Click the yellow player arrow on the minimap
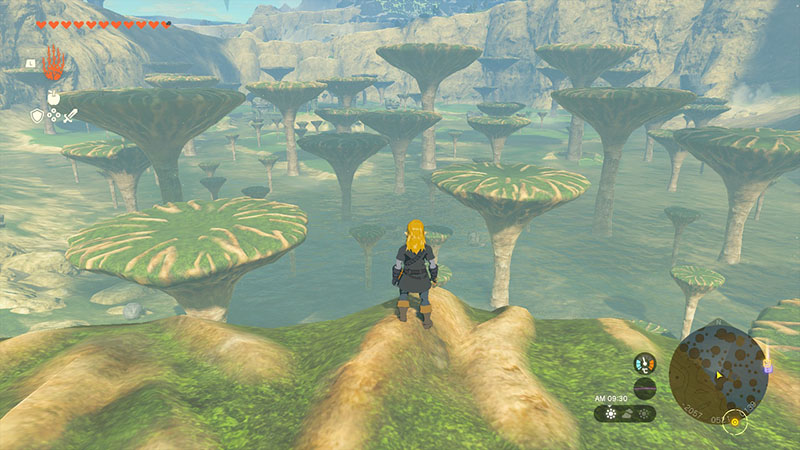This screenshot has height=450, width=800. [x=718, y=375]
